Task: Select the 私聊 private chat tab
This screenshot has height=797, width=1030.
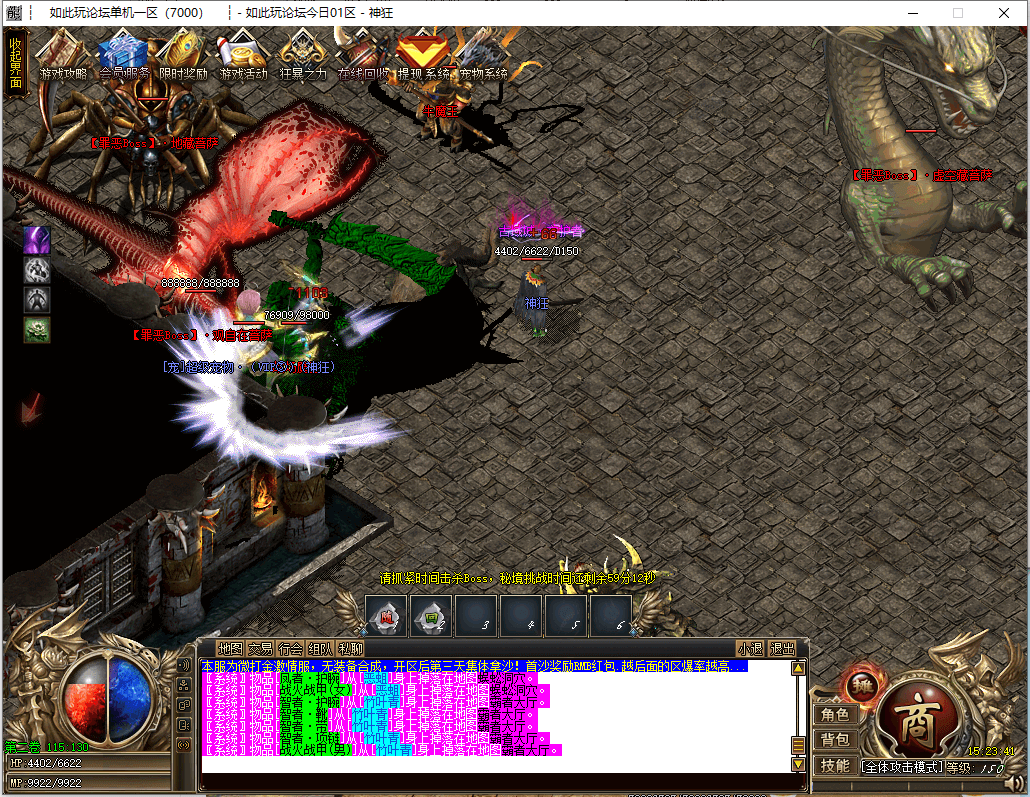Action: [x=350, y=648]
